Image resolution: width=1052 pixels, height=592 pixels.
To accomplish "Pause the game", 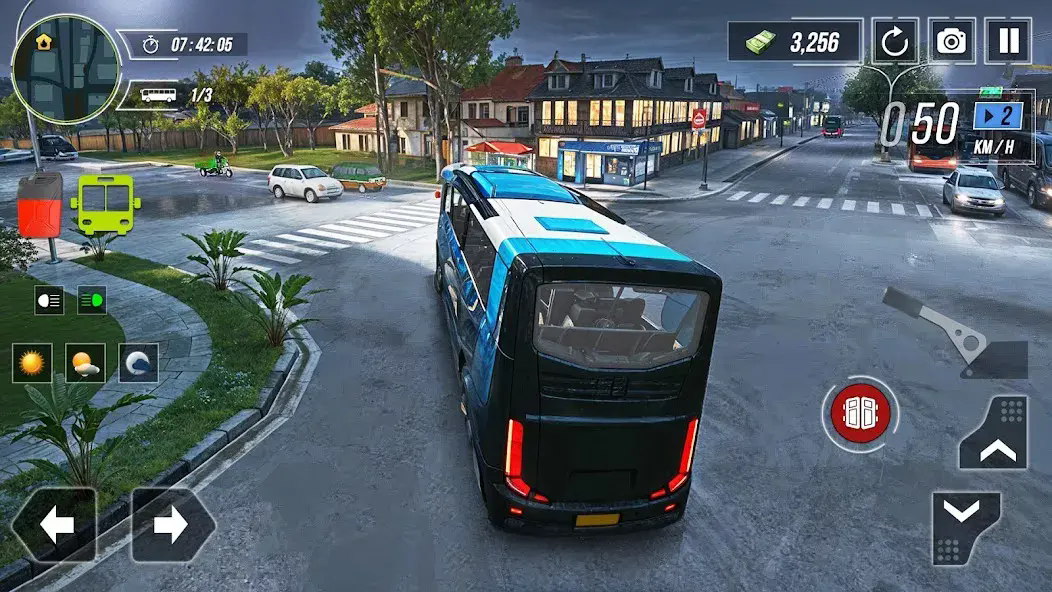I will (1007, 41).
